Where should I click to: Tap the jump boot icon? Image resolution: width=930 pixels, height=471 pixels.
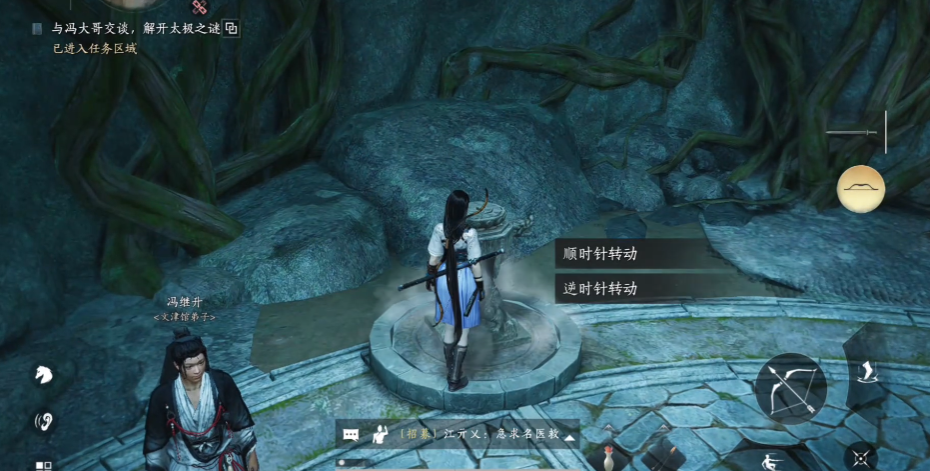(x=863, y=371)
